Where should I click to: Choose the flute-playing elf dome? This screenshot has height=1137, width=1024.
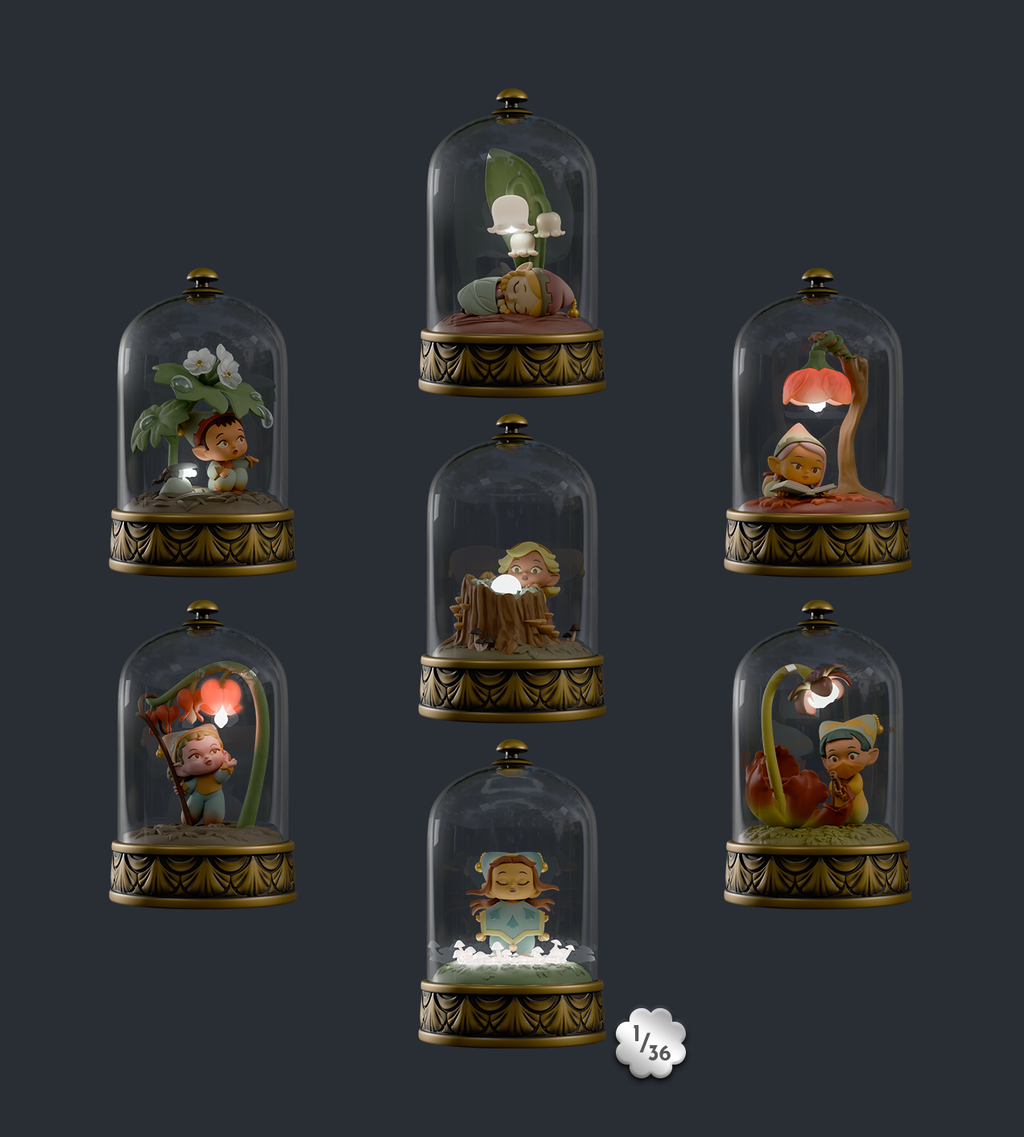[817, 755]
